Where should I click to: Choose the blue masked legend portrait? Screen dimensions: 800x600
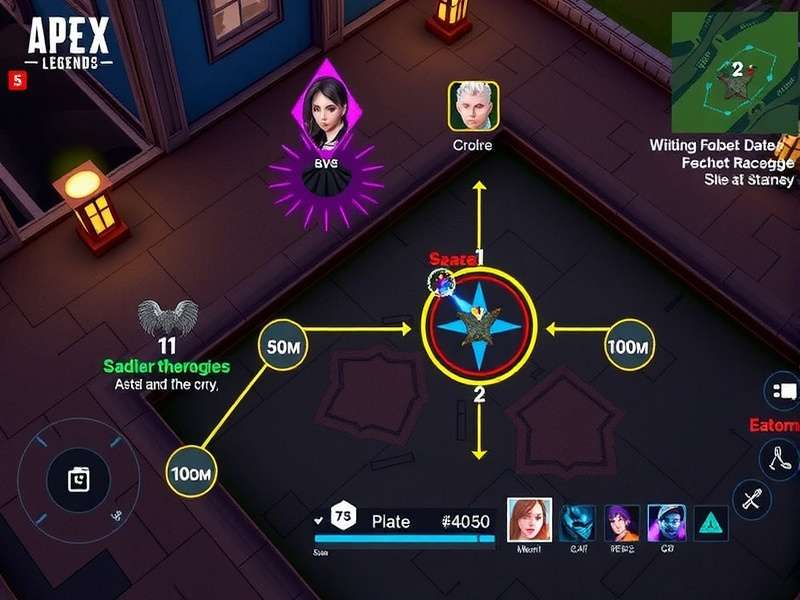tap(577, 522)
